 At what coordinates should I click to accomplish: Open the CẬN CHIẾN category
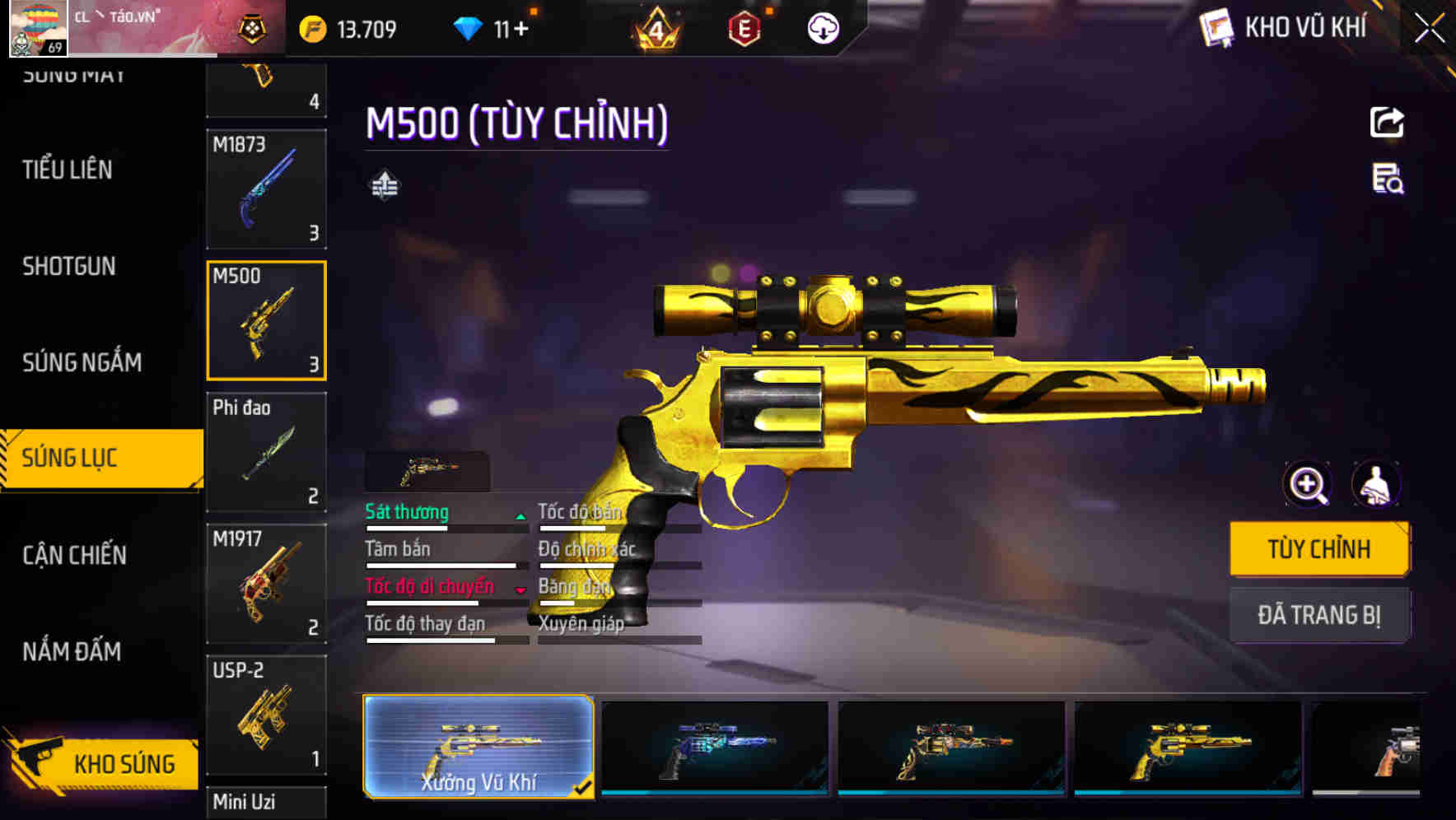coord(76,557)
